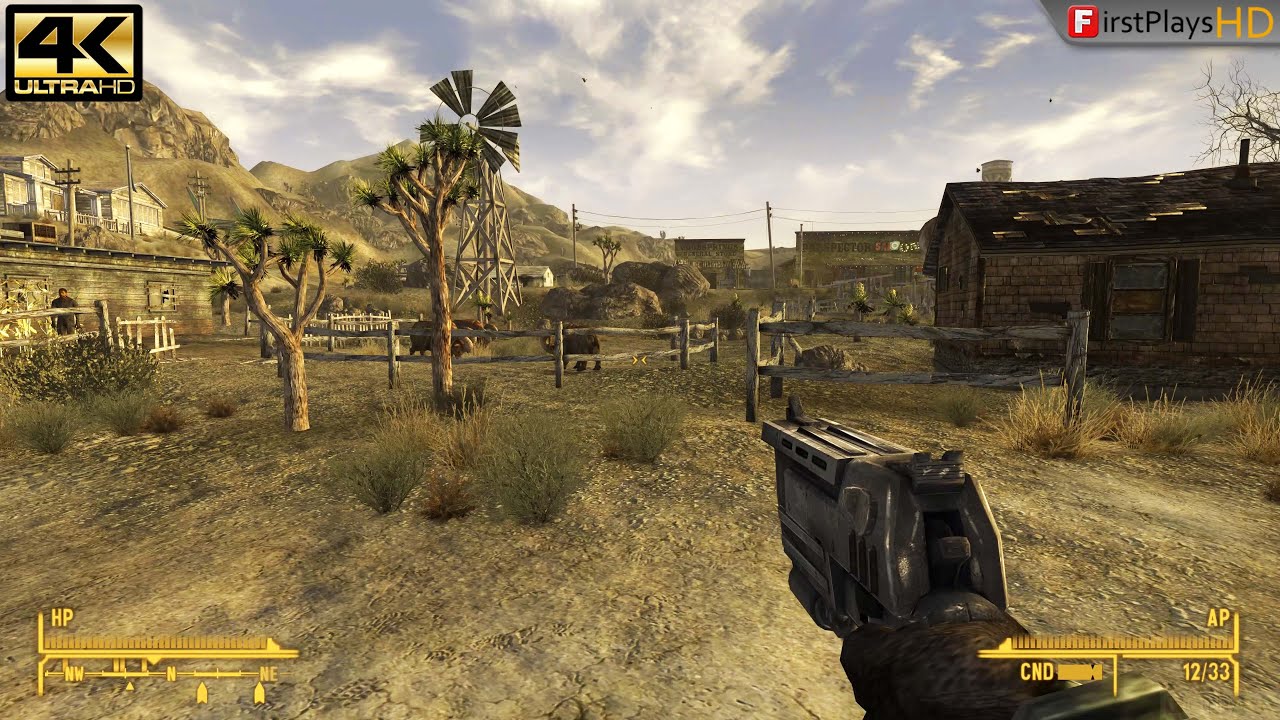Click the ULTRA HD text in the 4K badge
This screenshot has width=1280, height=720.
75,85
